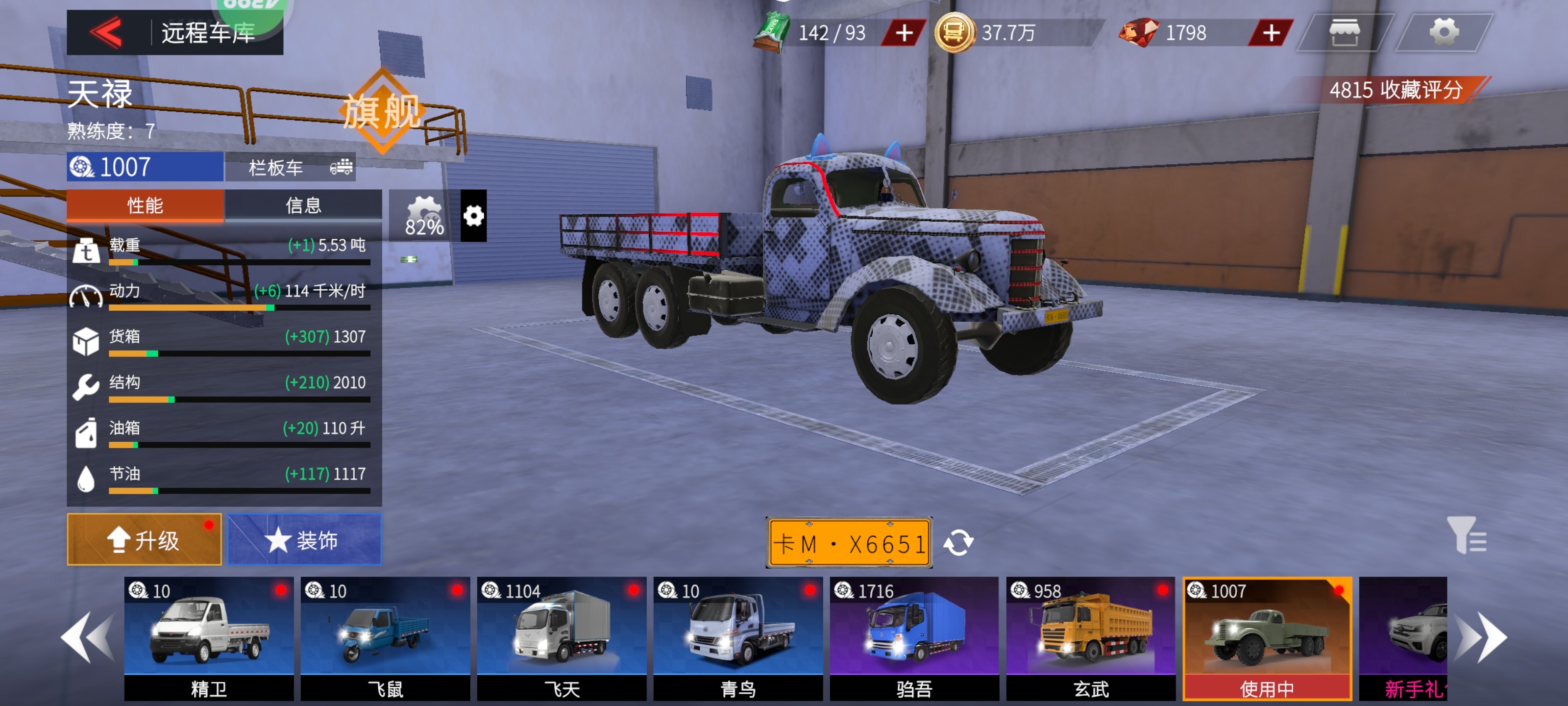Open the 升级 upgrade button

(144, 540)
